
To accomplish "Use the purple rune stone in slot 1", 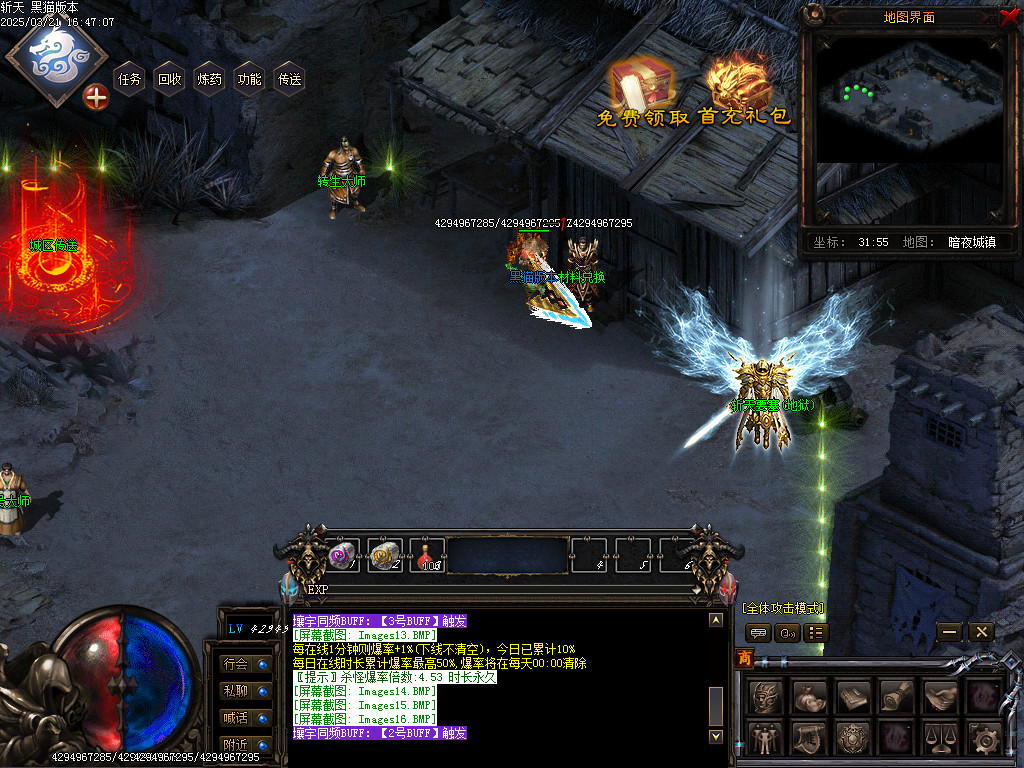I will click(343, 556).
